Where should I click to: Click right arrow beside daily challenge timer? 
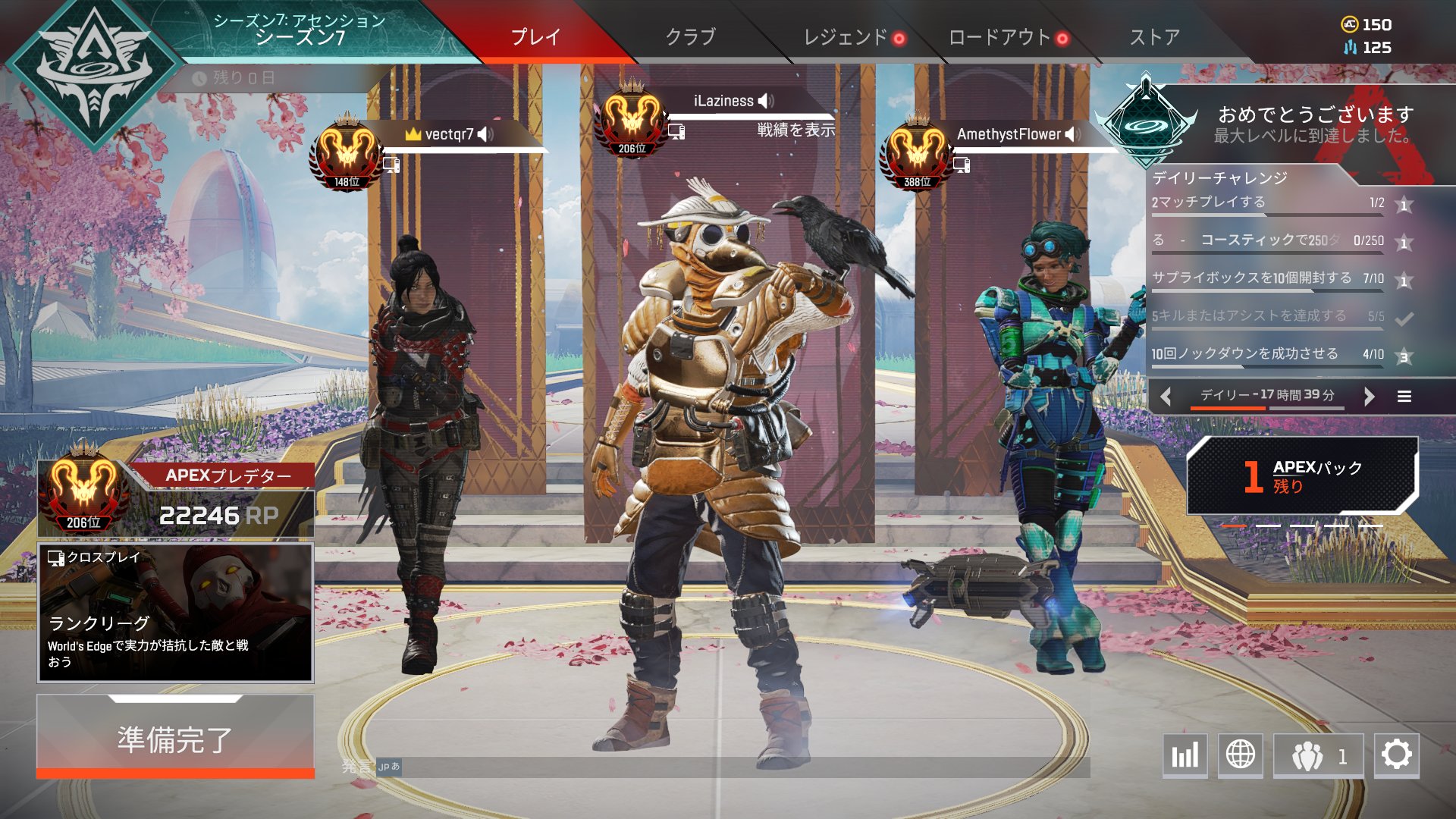(1369, 395)
